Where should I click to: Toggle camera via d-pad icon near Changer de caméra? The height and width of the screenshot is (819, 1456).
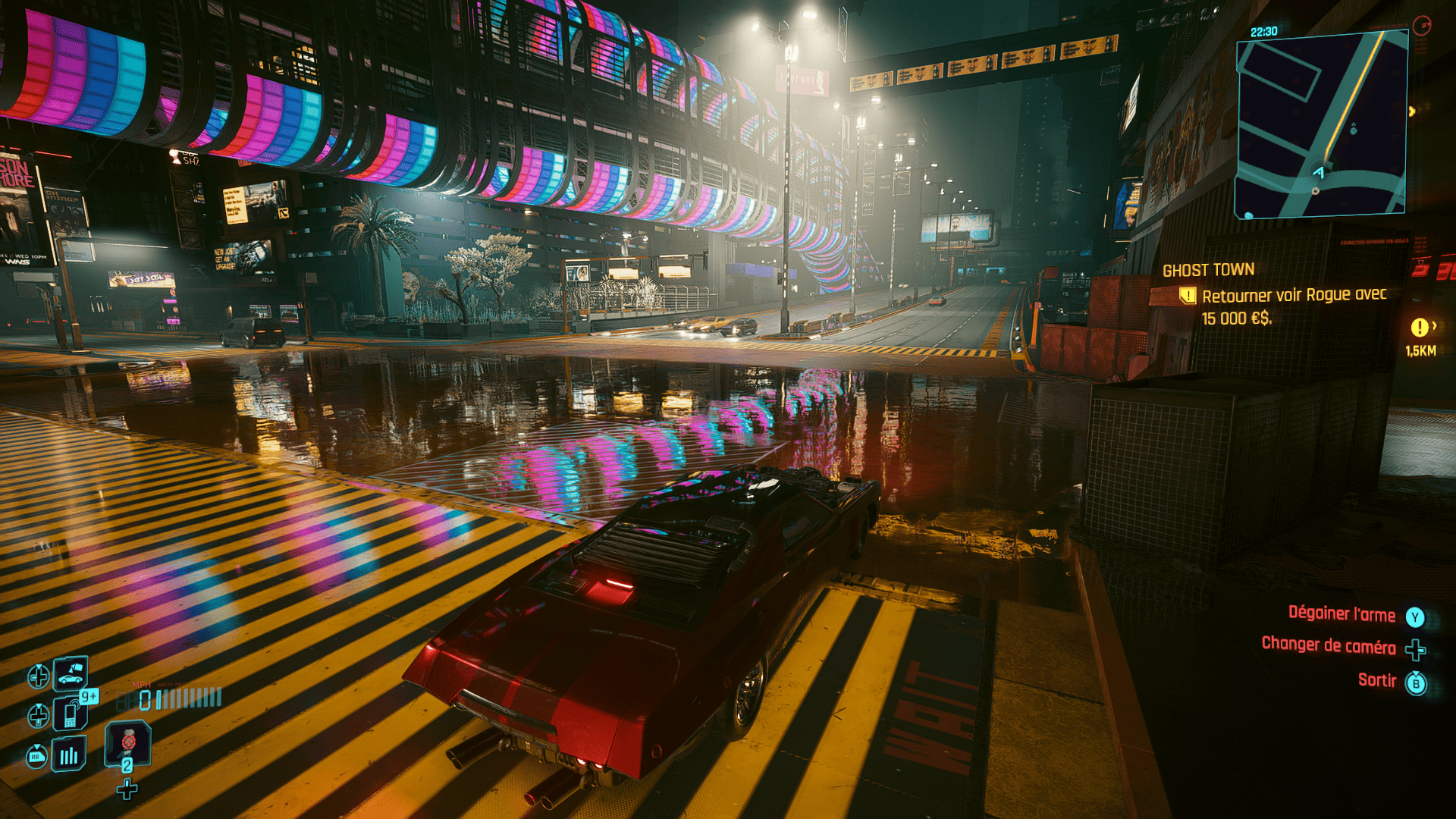[x=1415, y=650]
